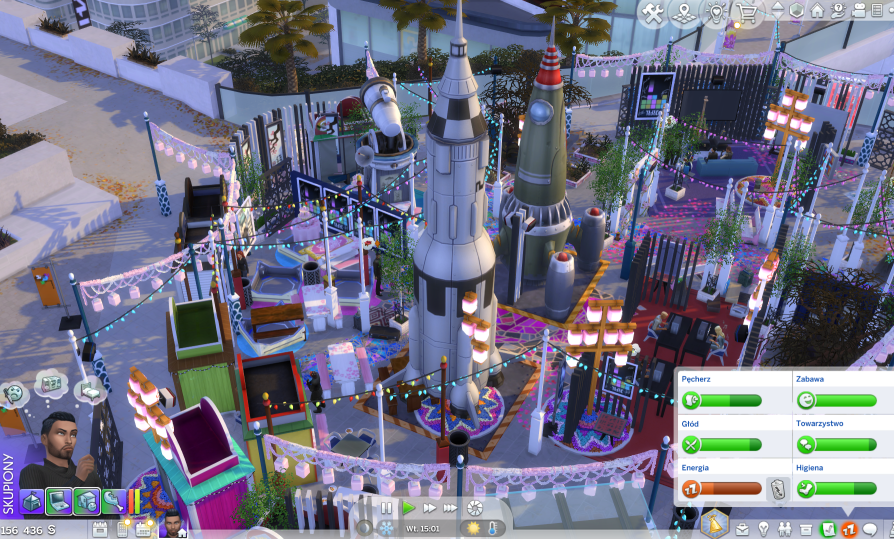Screen dimensions: 894x539
Task: Open the world map via the pin icon
Action: pyautogui.click(x=683, y=13)
